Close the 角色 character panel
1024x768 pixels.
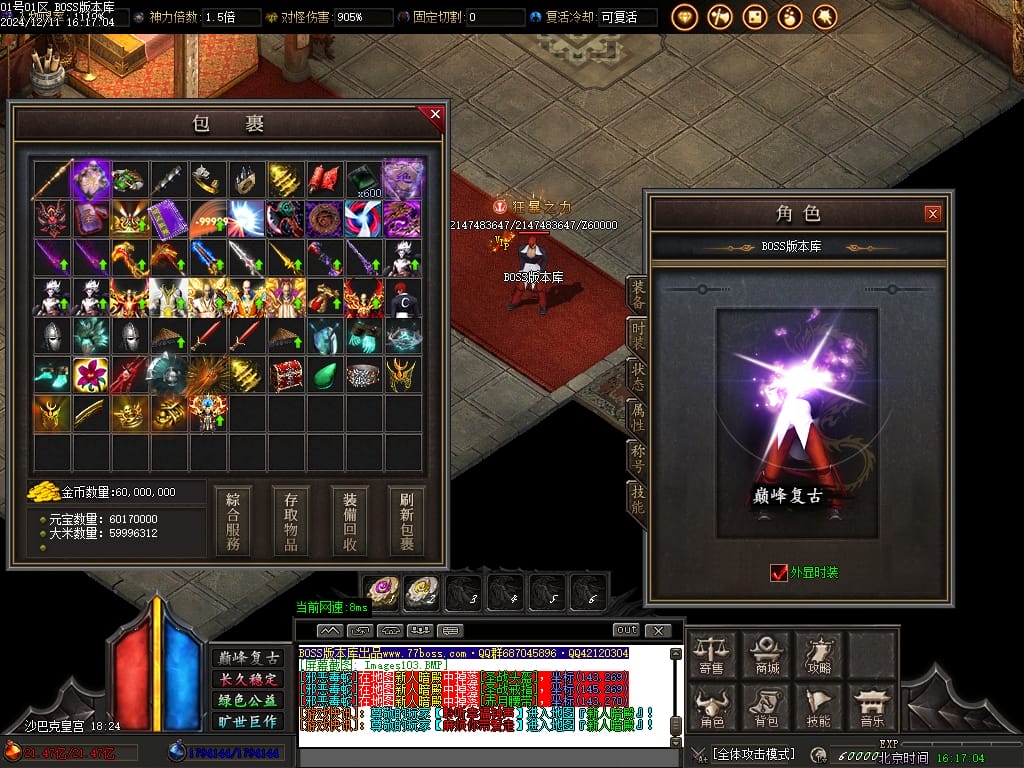pos(932,213)
